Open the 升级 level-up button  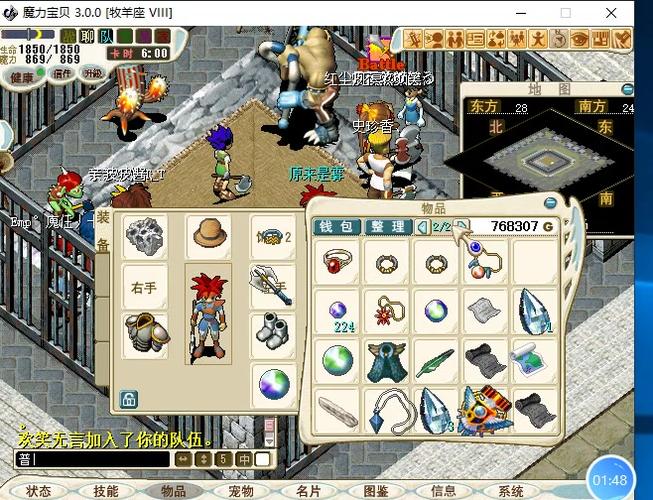tap(92, 72)
